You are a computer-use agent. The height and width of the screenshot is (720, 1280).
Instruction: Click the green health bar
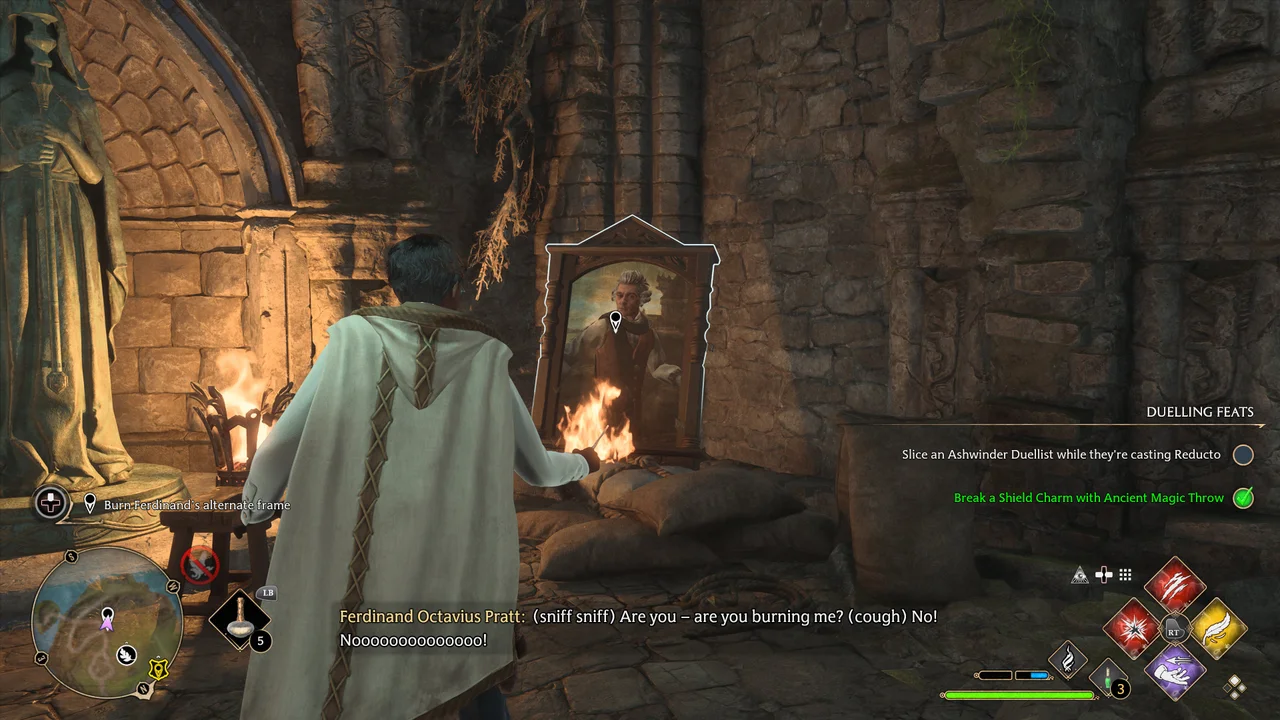(1020, 695)
